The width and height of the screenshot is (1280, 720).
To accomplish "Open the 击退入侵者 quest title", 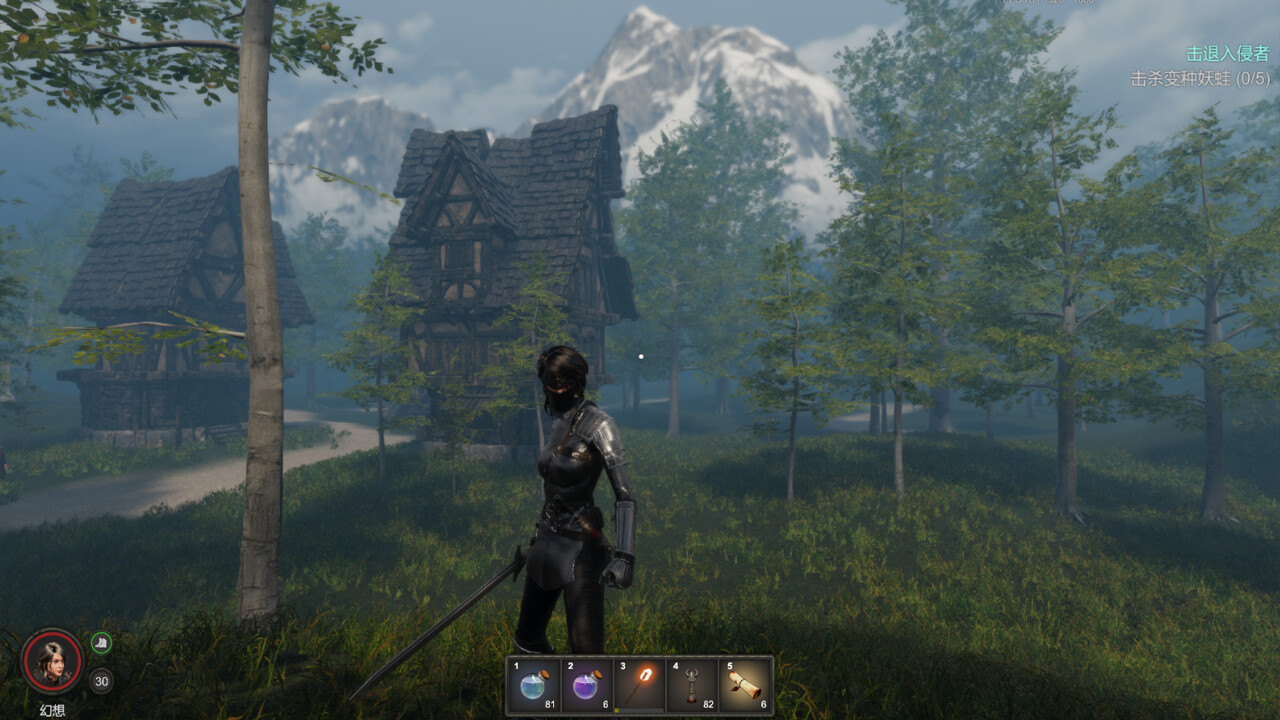I will coord(1227,54).
